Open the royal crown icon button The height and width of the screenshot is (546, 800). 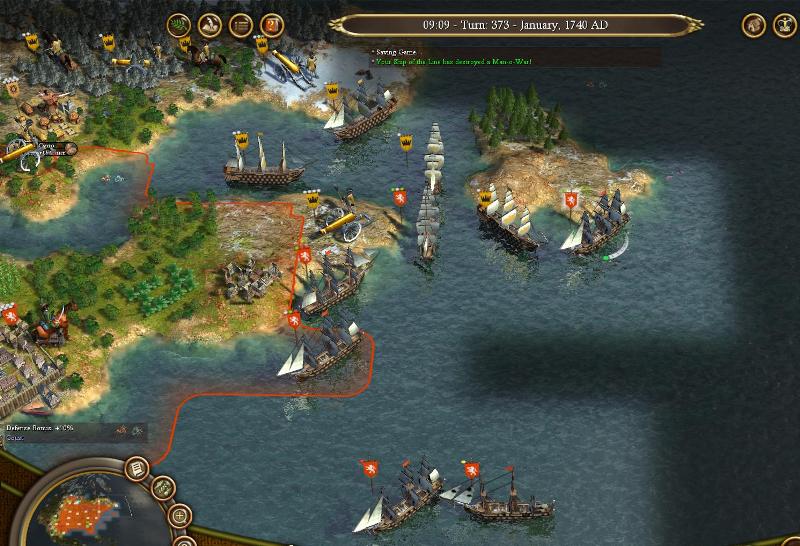[x=784, y=25]
